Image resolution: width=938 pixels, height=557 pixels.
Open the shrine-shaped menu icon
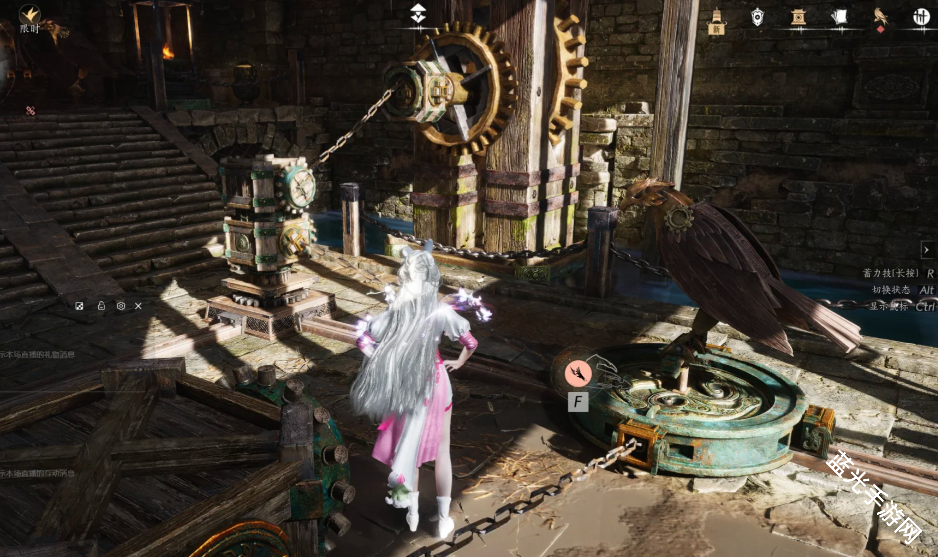798,16
